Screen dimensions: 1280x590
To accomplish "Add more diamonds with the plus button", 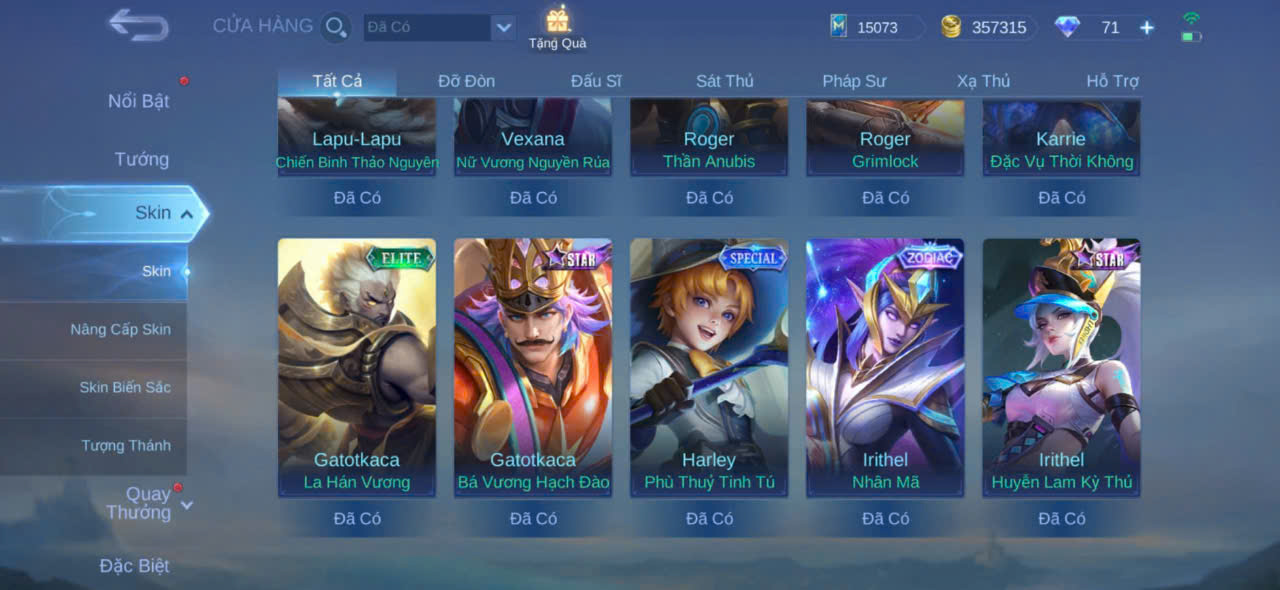I will (1147, 28).
